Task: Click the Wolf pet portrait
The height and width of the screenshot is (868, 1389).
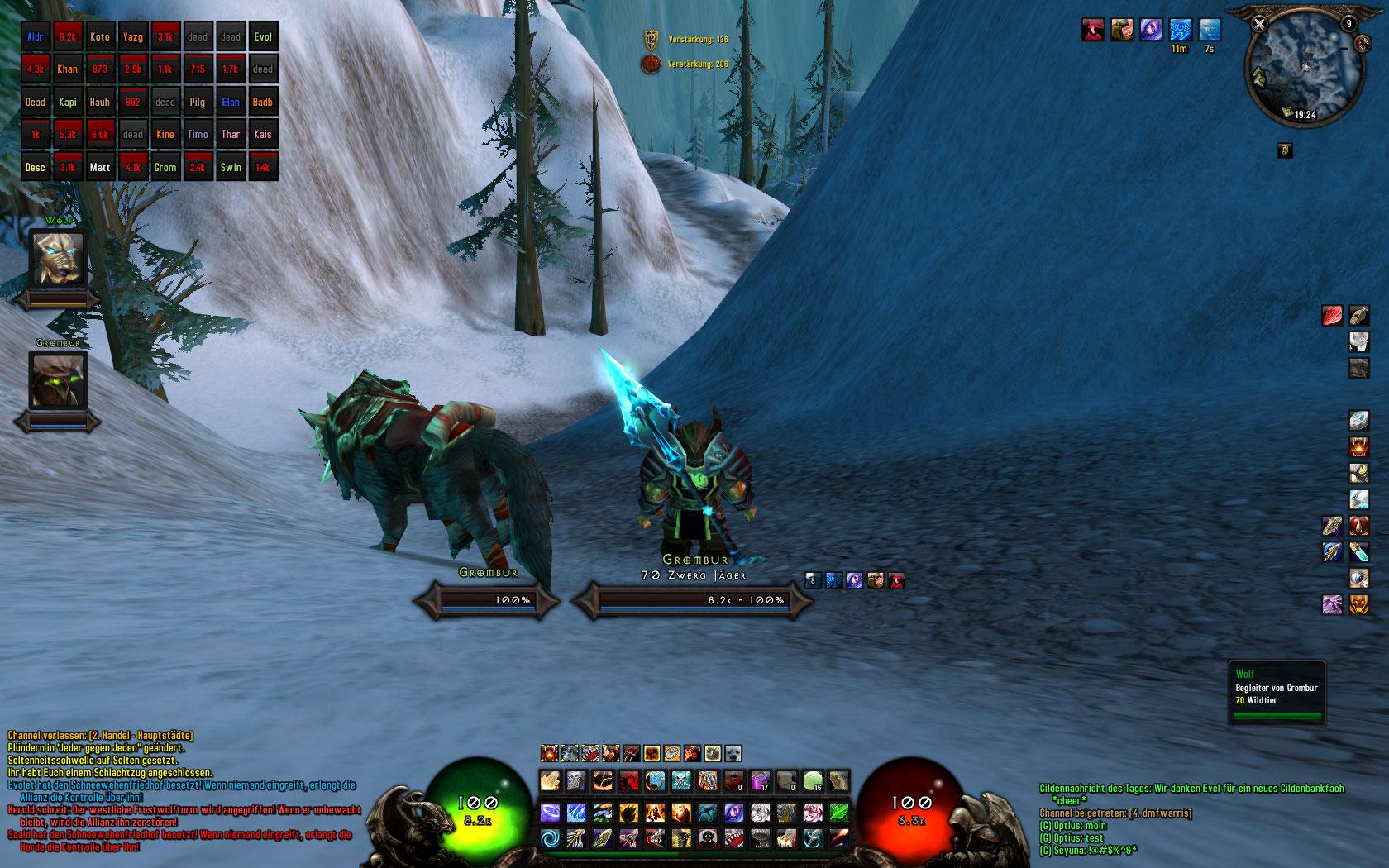Action: coord(58,258)
